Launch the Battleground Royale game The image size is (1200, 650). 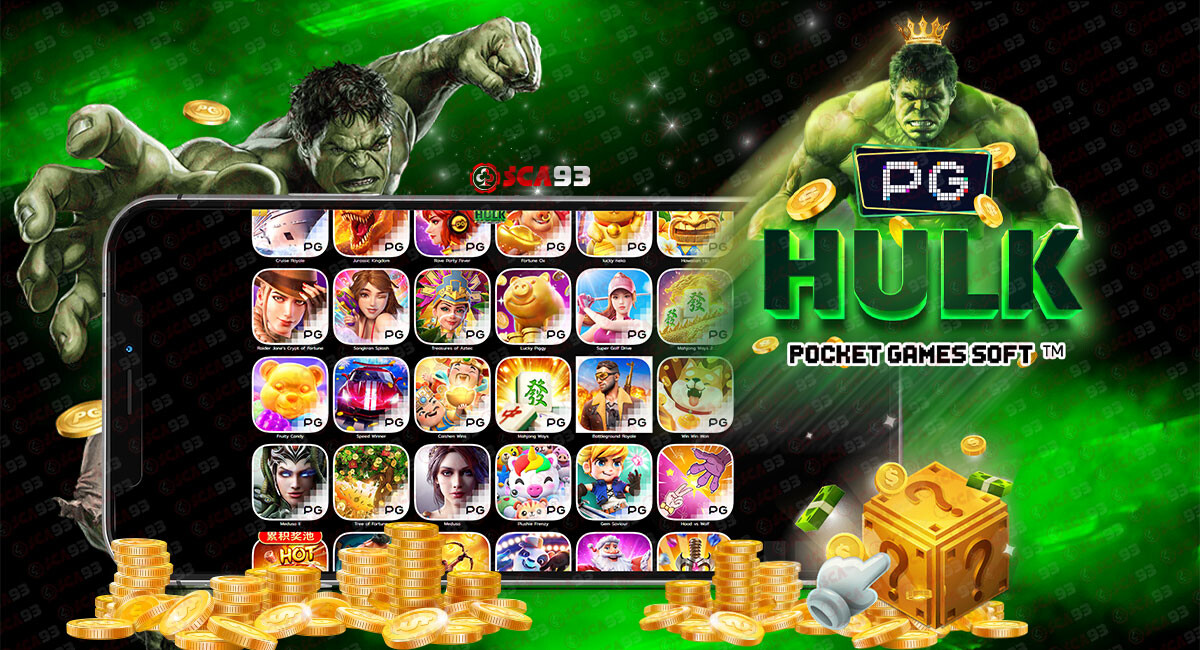[614, 393]
